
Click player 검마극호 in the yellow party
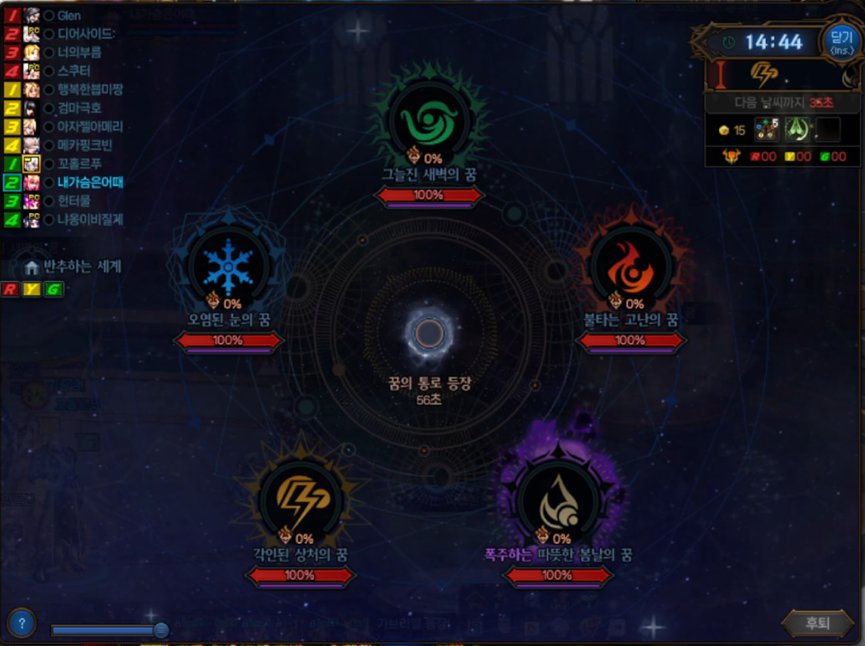click(79, 107)
